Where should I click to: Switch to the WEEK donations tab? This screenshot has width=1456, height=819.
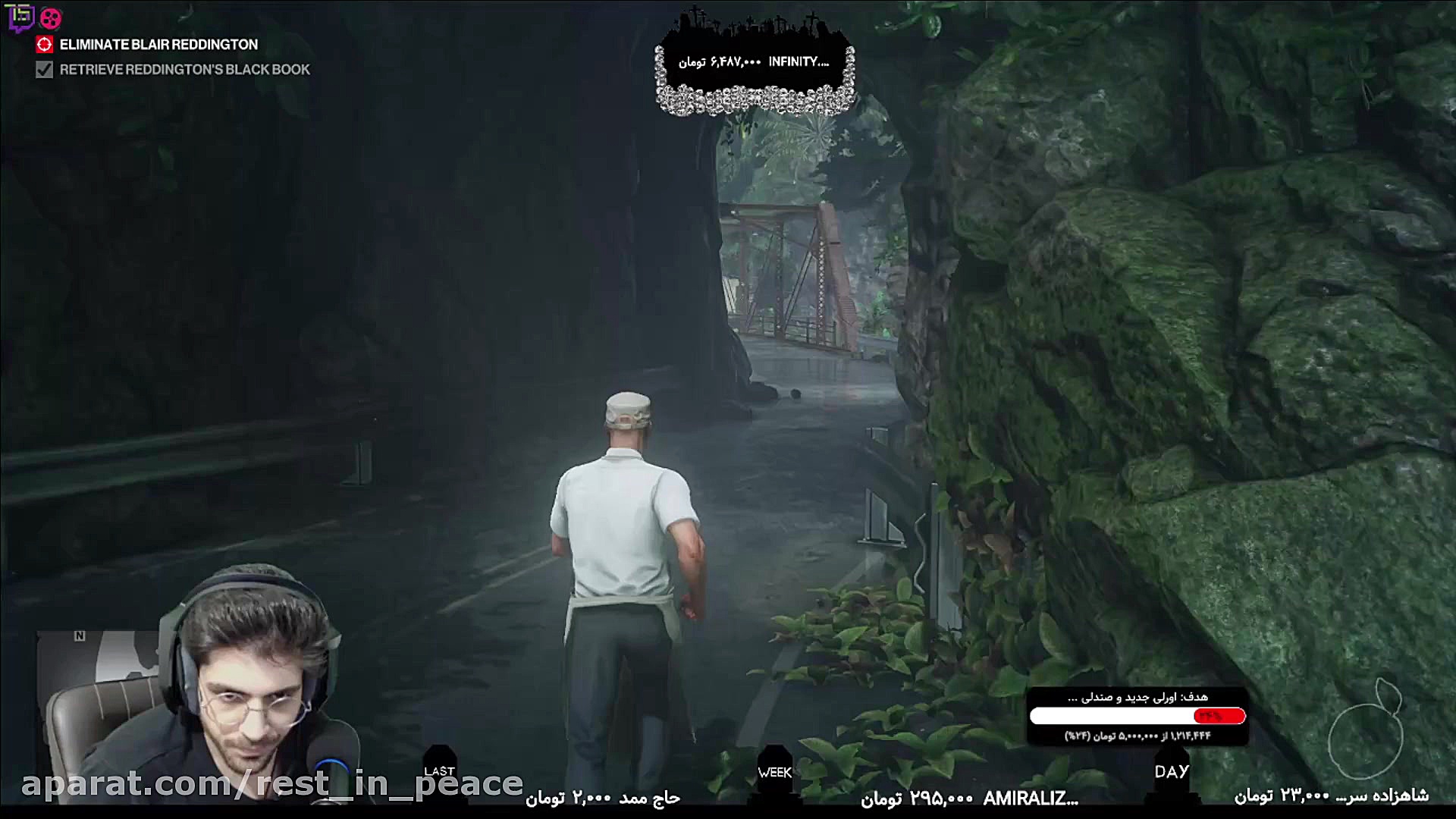click(773, 772)
